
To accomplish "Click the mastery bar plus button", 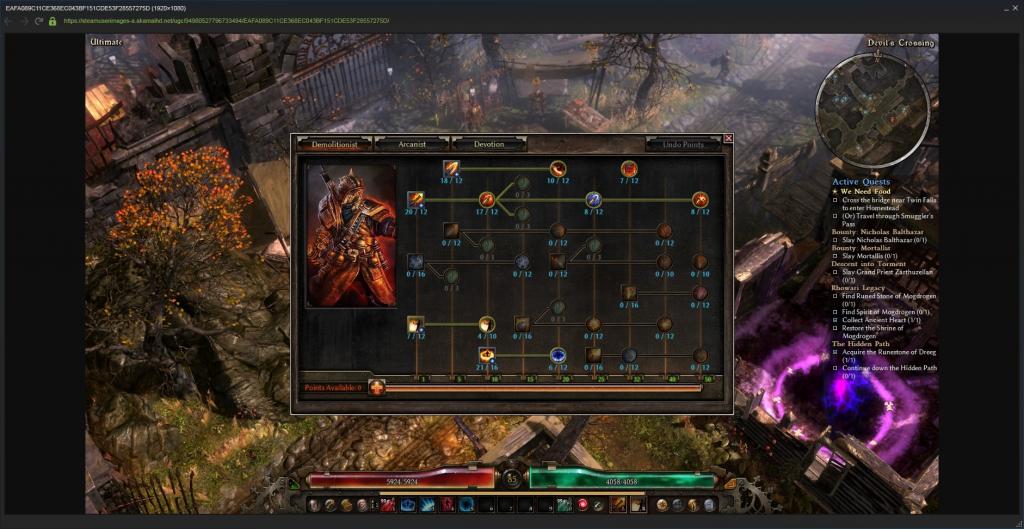I will click(377, 387).
